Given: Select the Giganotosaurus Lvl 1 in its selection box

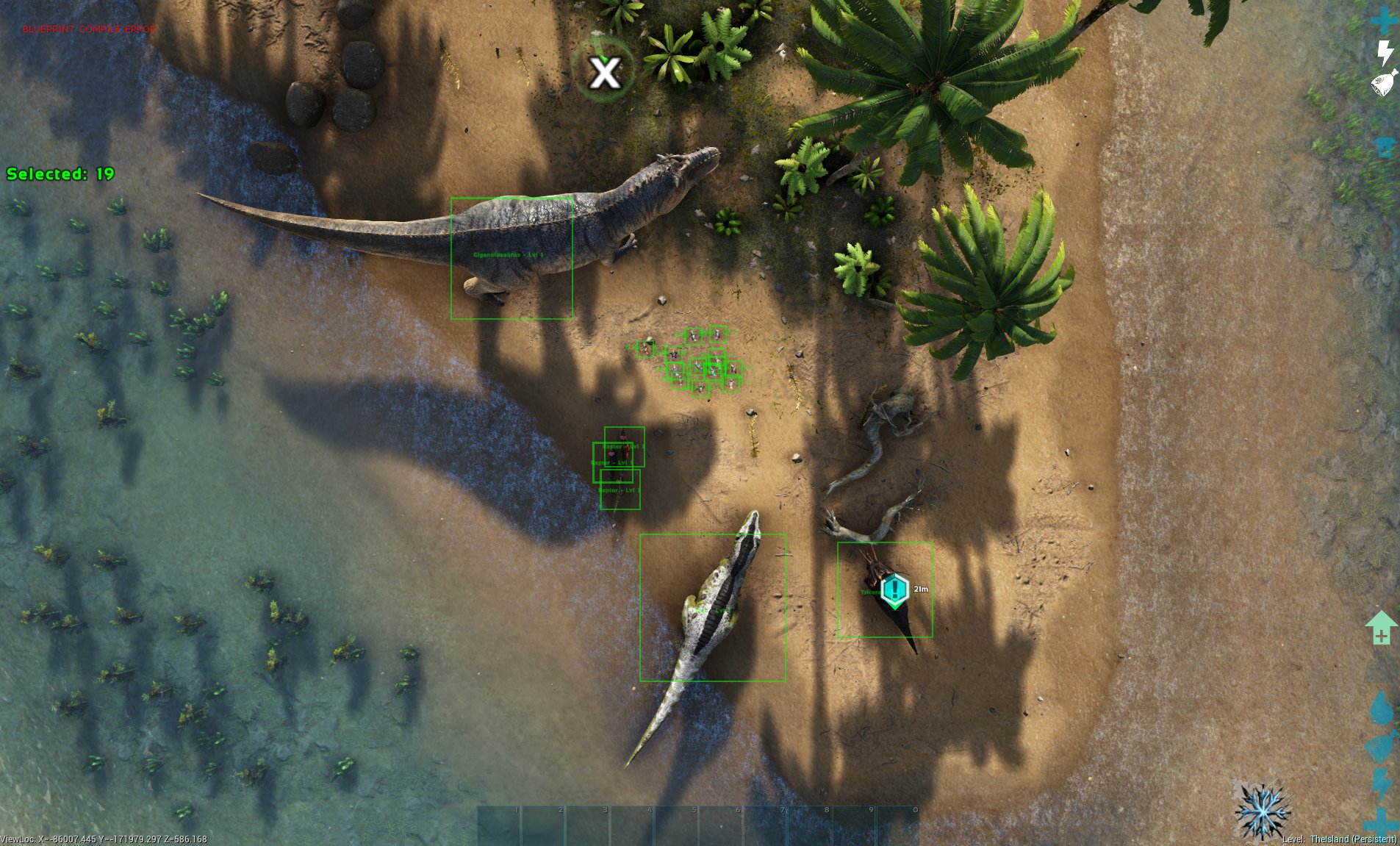Looking at the screenshot, I should coord(512,257).
